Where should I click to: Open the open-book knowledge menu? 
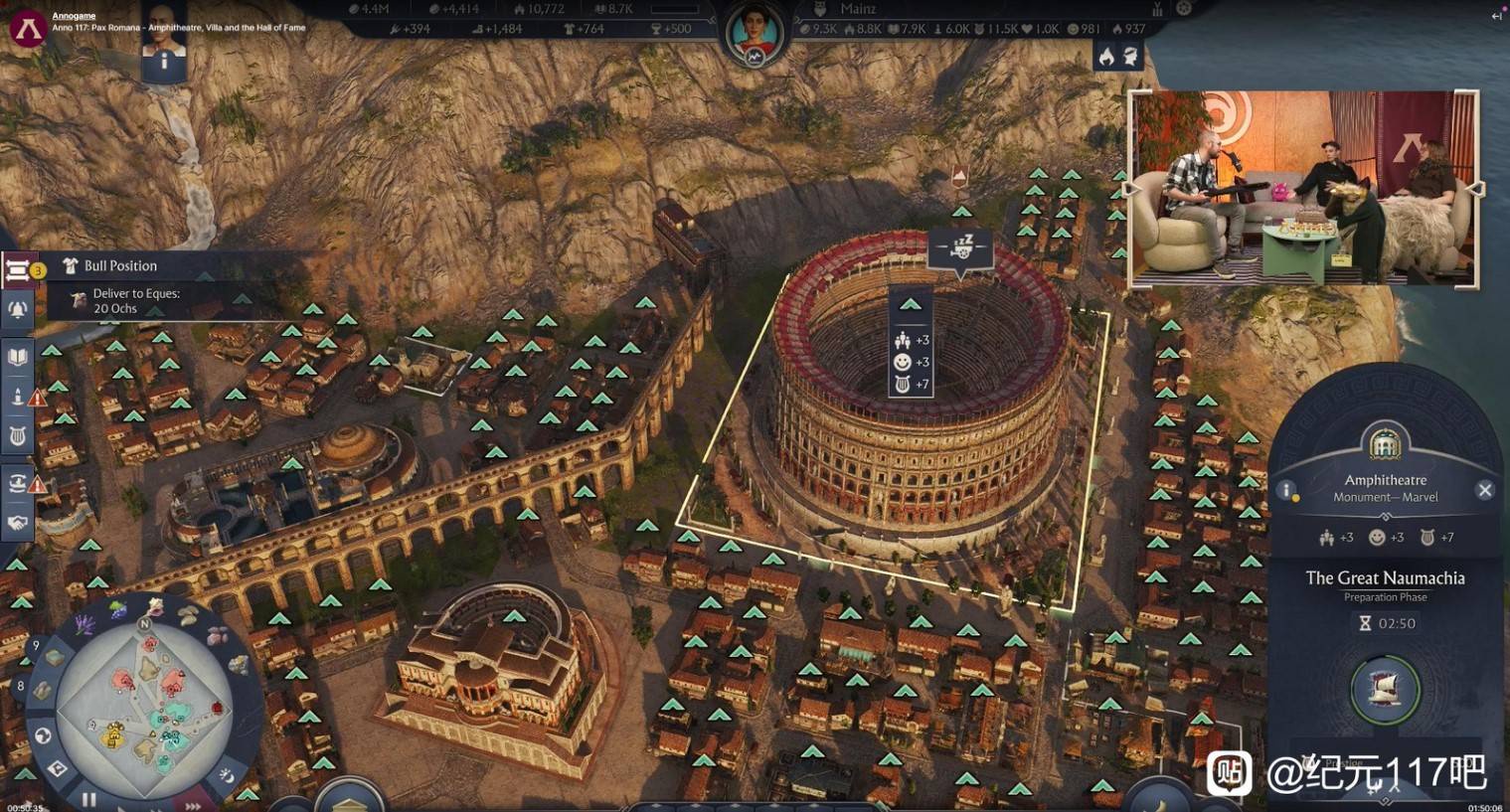(18, 357)
